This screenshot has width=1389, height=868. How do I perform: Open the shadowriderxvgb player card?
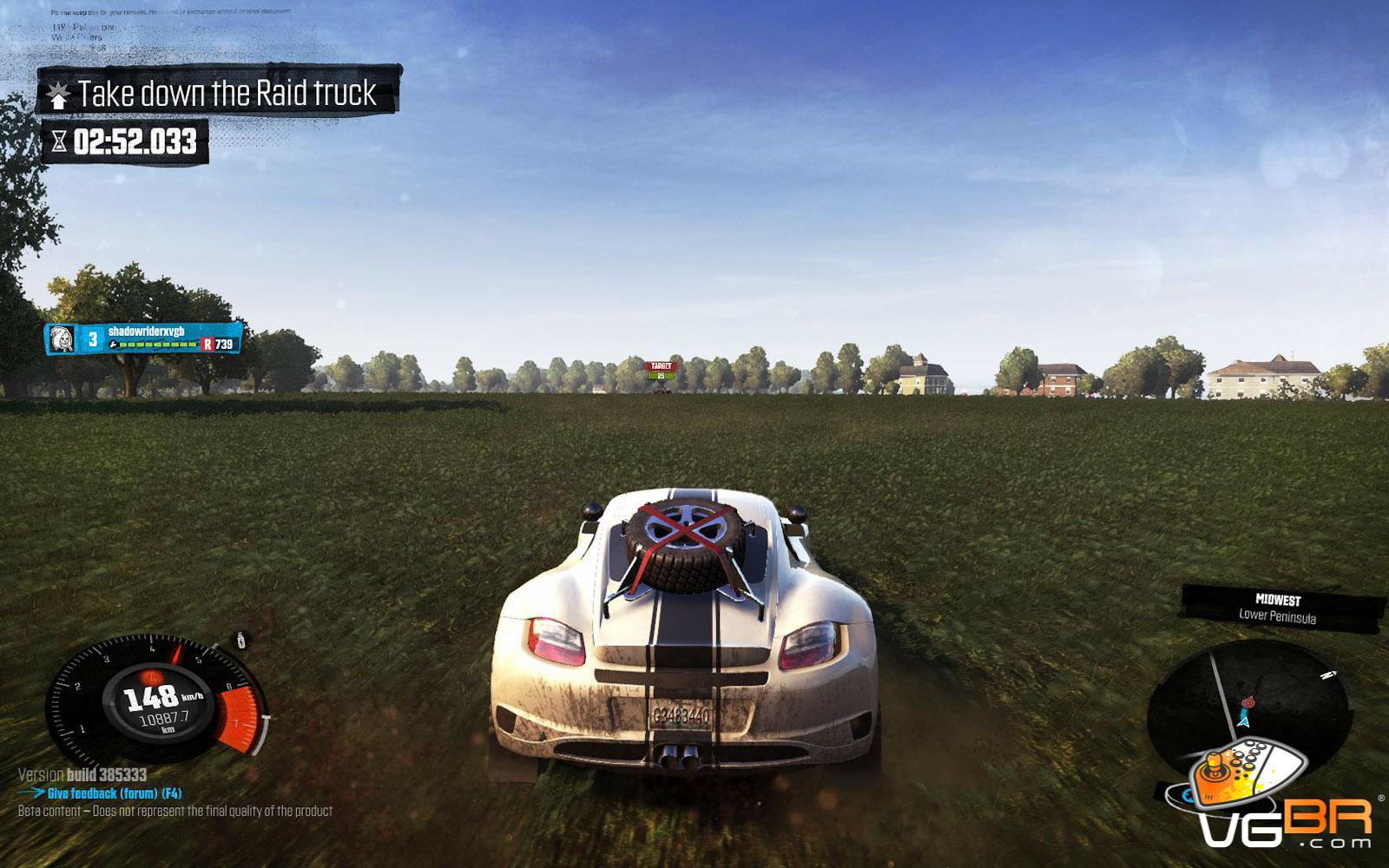tap(143, 338)
